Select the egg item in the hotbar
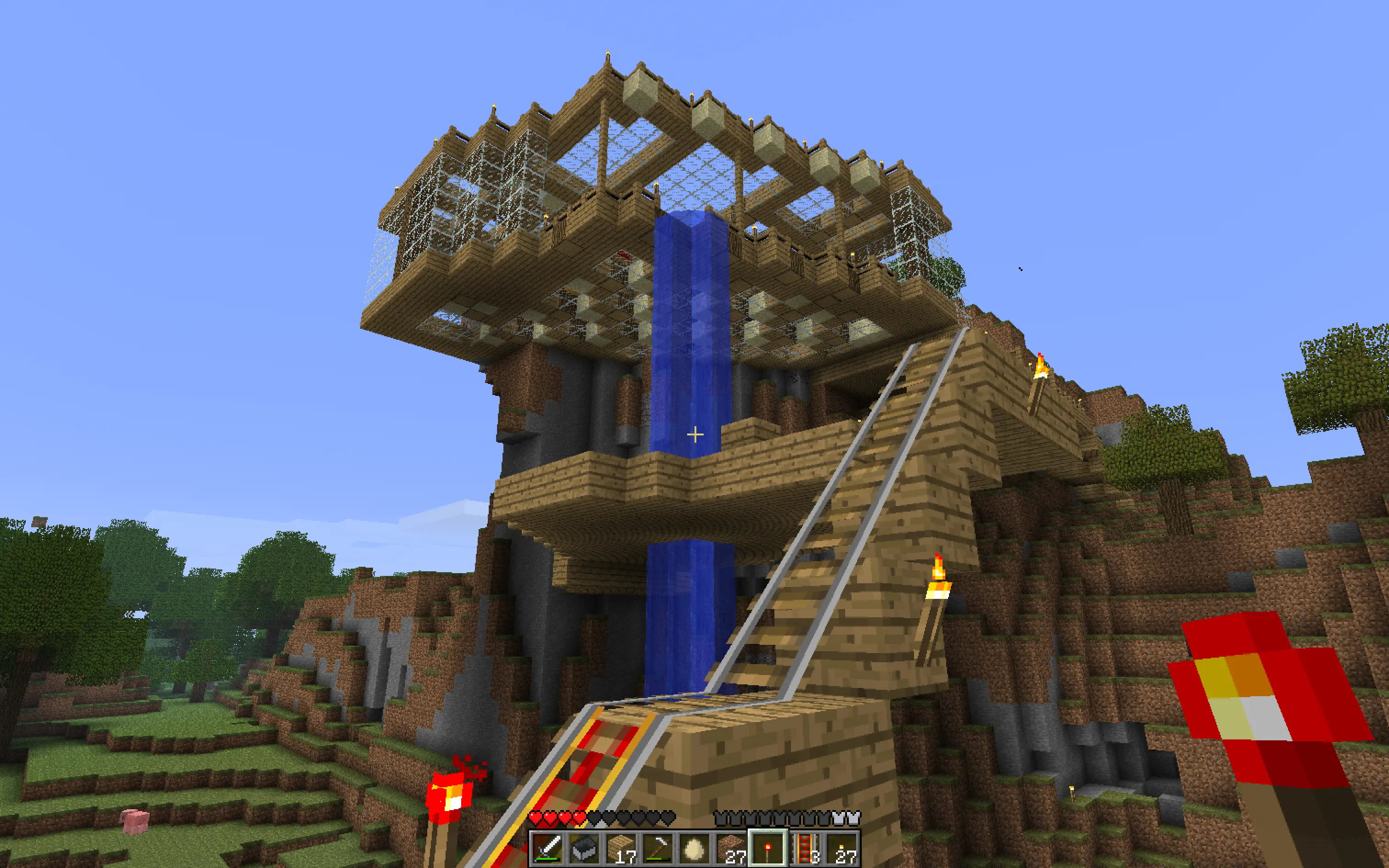Image resolution: width=1389 pixels, height=868 pixels. click(x=694, y=848)
